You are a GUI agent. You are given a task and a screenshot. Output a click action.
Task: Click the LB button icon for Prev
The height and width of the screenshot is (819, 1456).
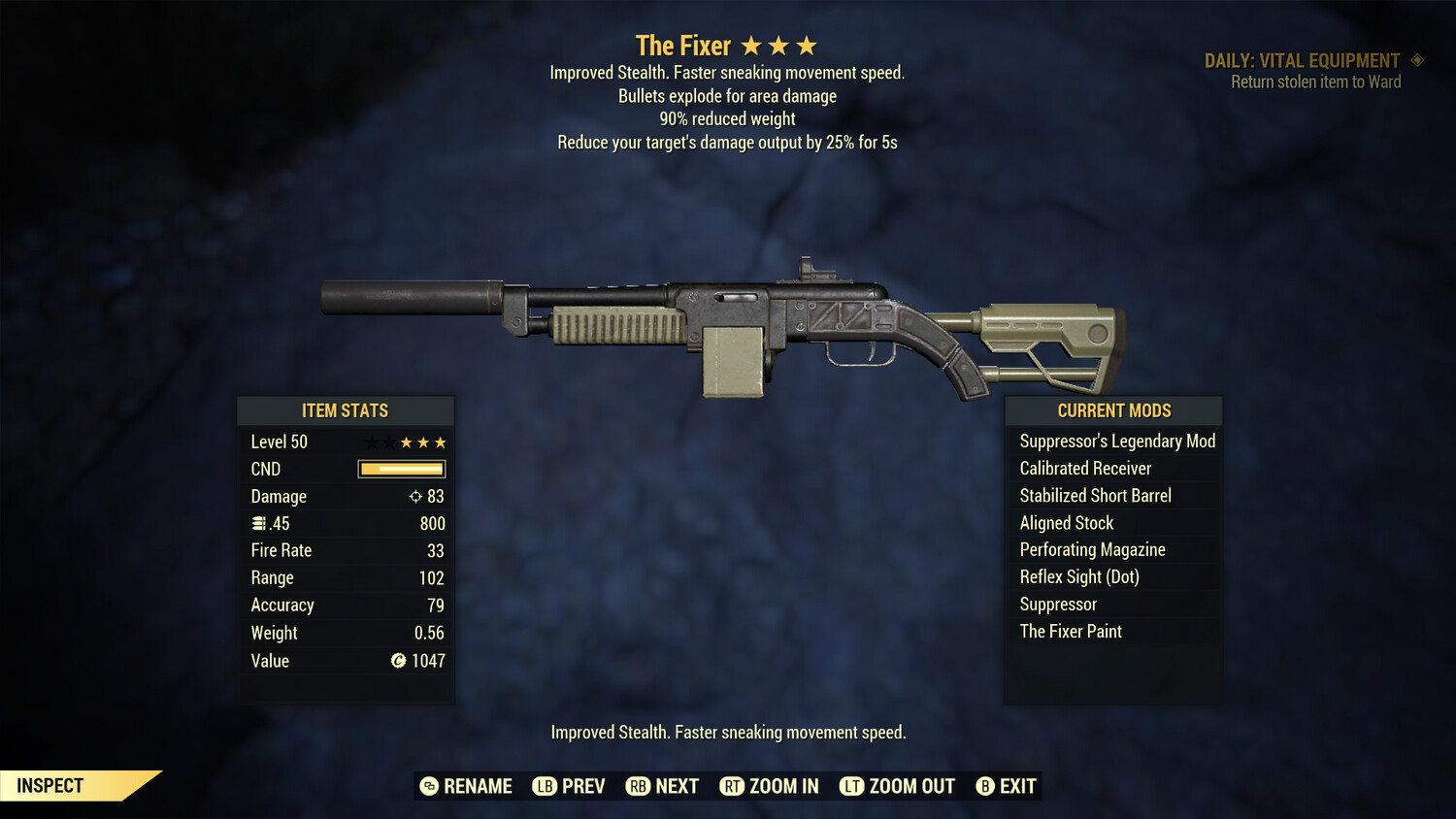[x=546, y=786]
